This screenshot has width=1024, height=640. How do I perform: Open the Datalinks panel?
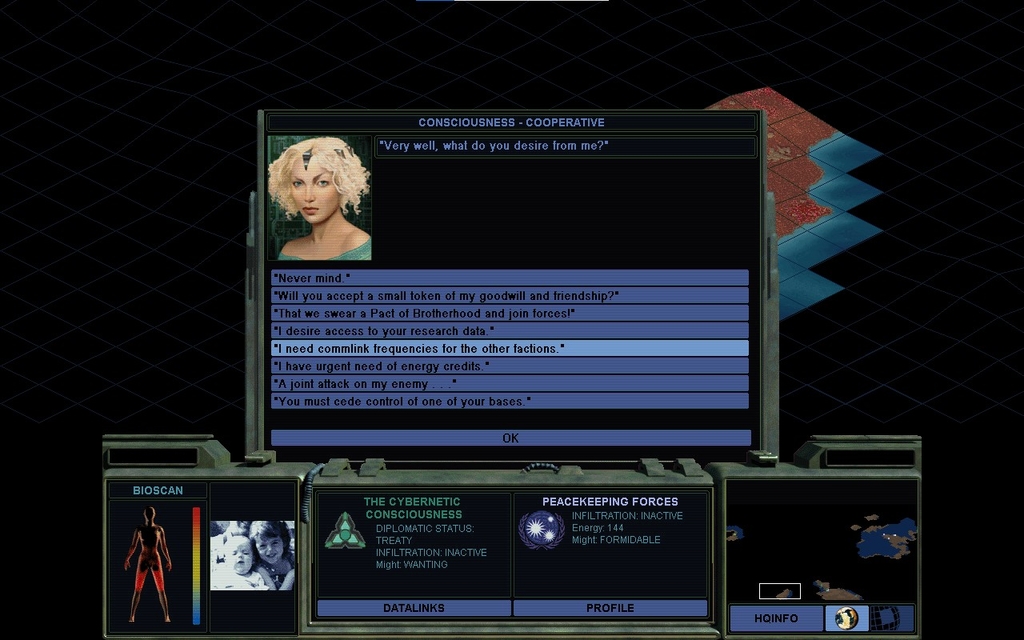click(413, 608)
